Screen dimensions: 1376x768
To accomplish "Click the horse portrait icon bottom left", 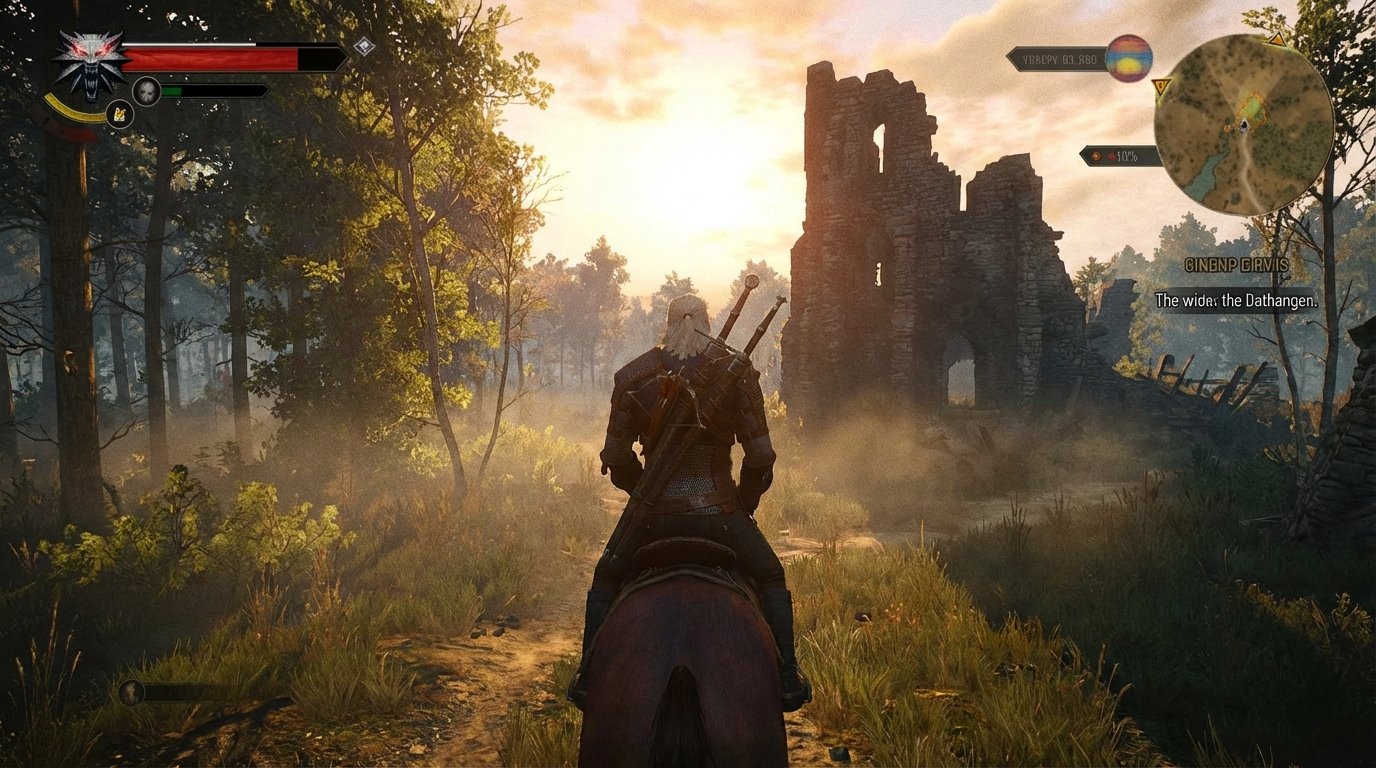I will coord(132,693).
